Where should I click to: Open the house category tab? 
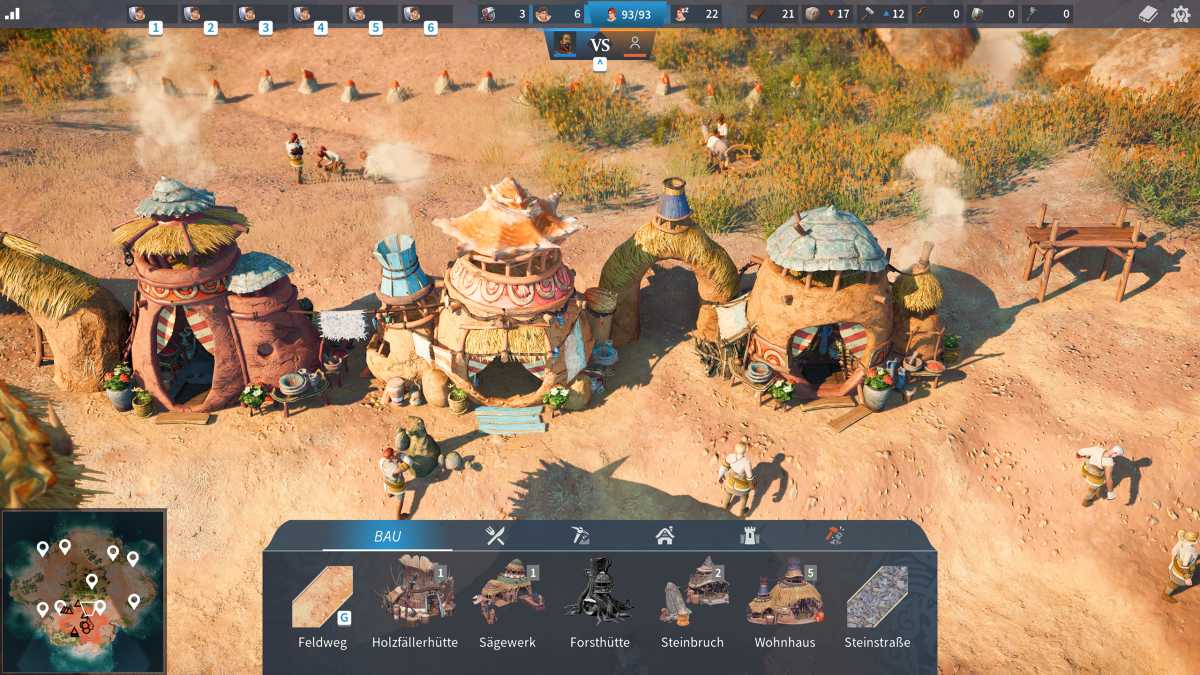[665, 536]
